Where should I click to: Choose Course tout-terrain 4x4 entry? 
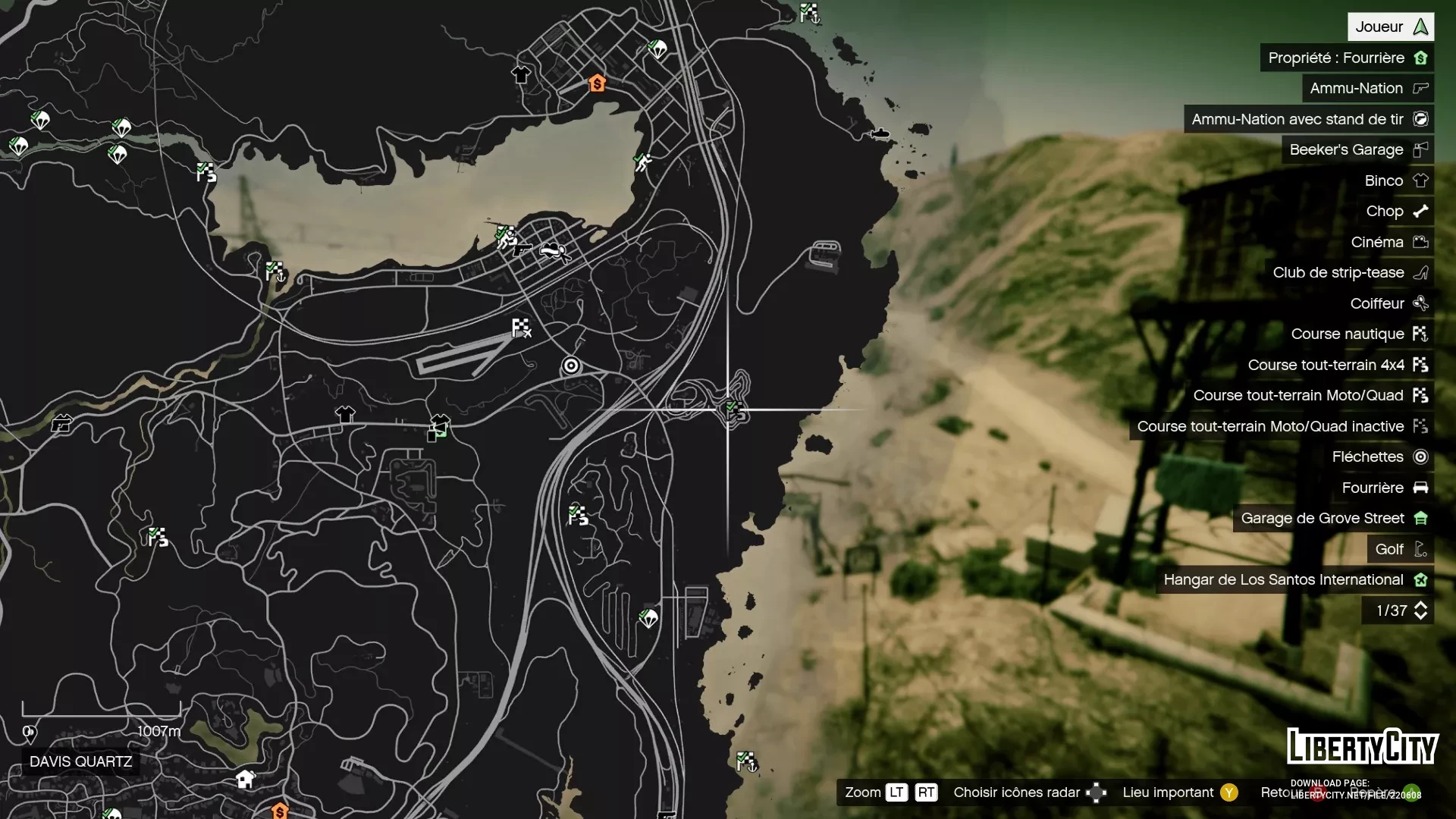click(1338, 365)
